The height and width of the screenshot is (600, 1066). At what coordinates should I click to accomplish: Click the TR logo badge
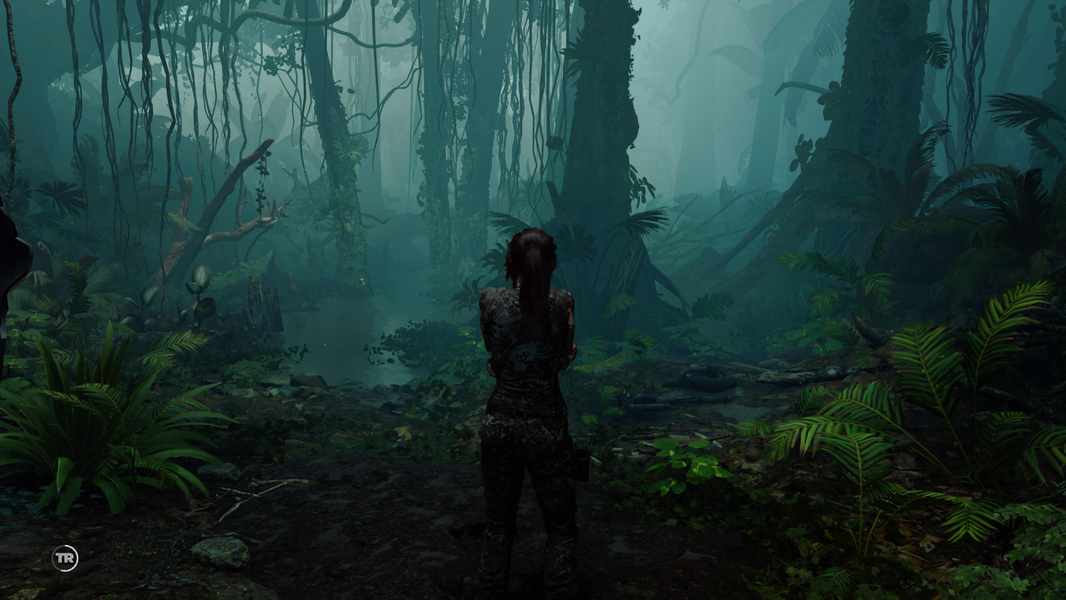(65, 558)
